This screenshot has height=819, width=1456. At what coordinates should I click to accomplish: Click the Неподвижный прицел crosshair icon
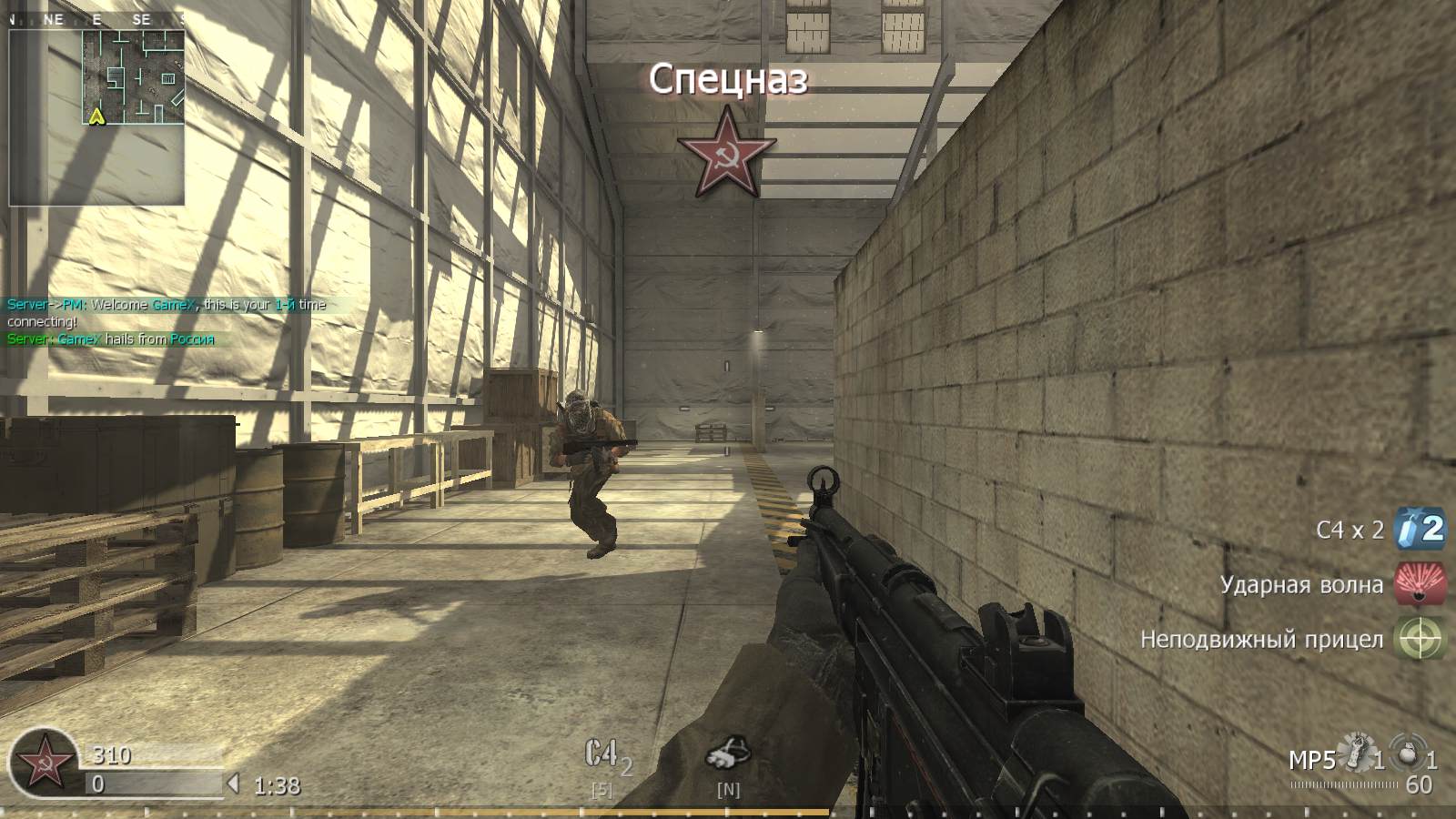click(x=1420, y=639)
